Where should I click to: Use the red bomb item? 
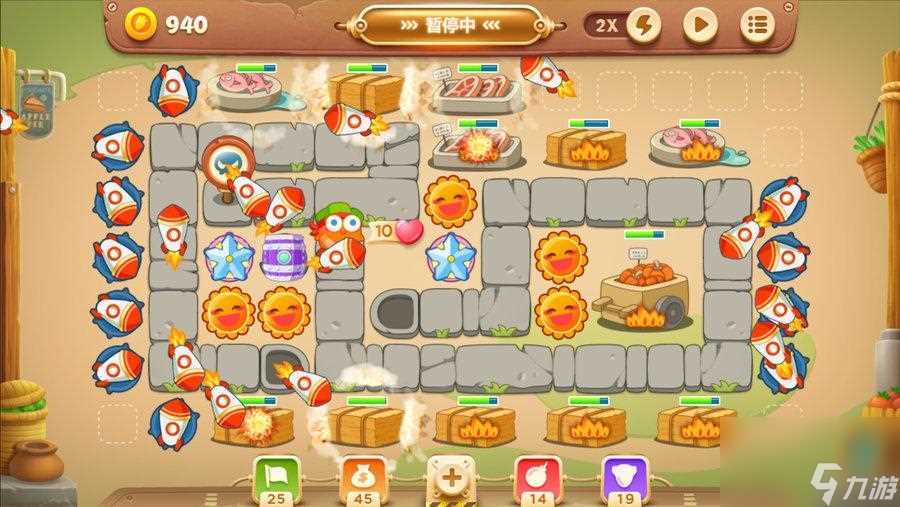[537, 475]
